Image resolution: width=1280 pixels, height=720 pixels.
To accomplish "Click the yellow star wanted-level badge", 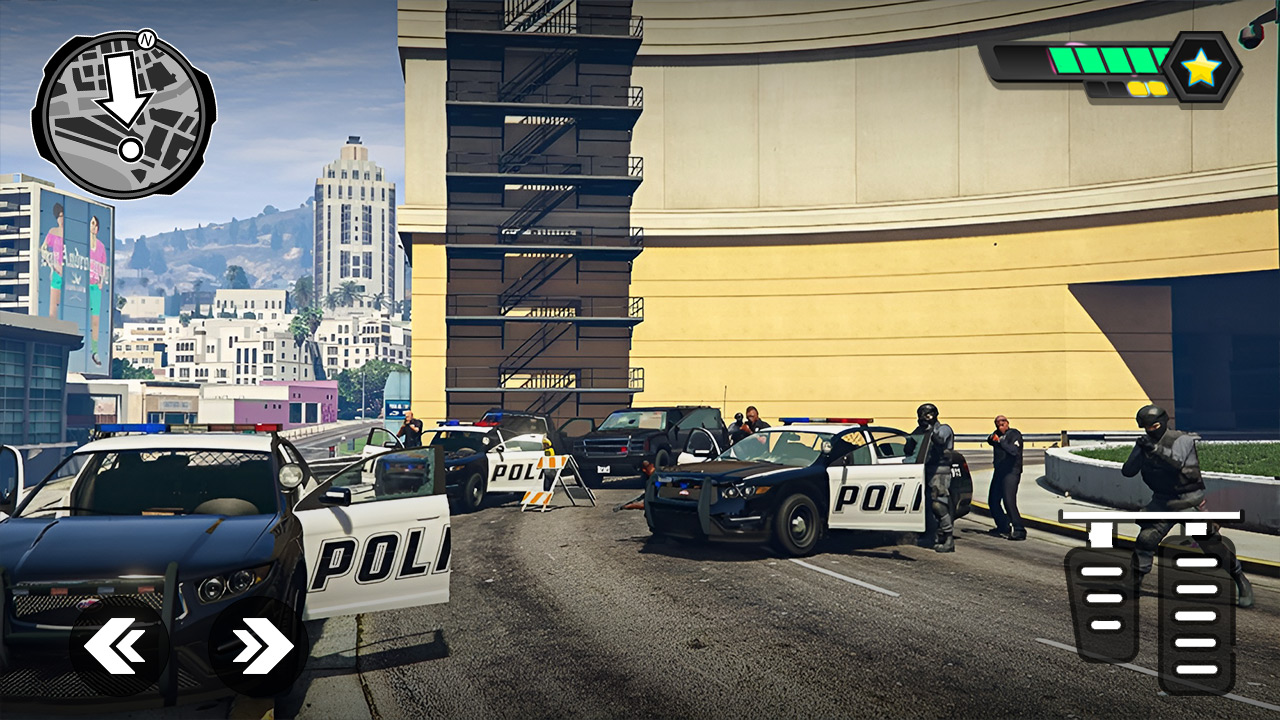I will [1200, 68].
